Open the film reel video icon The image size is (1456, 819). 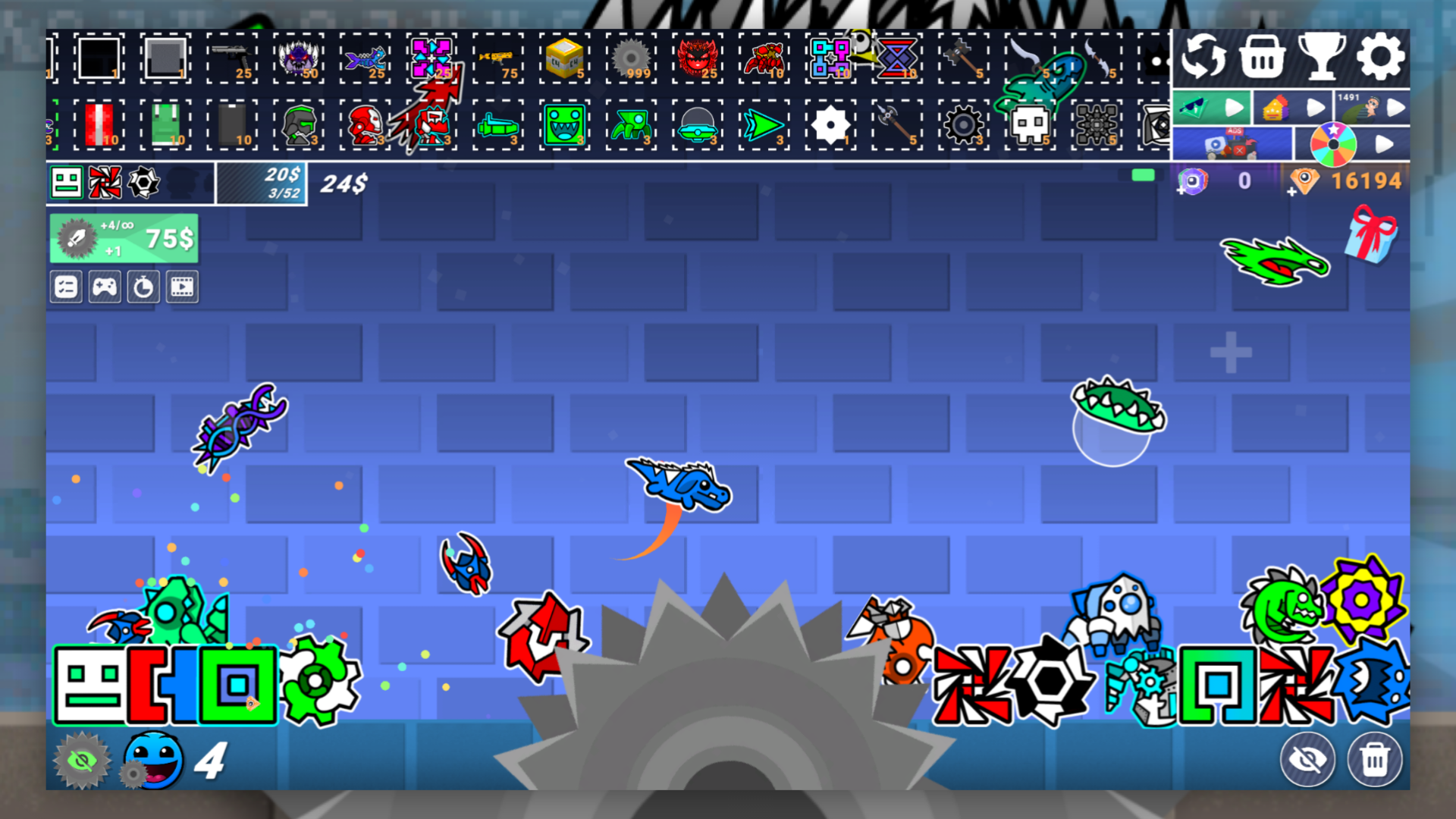tap(182, 287)
